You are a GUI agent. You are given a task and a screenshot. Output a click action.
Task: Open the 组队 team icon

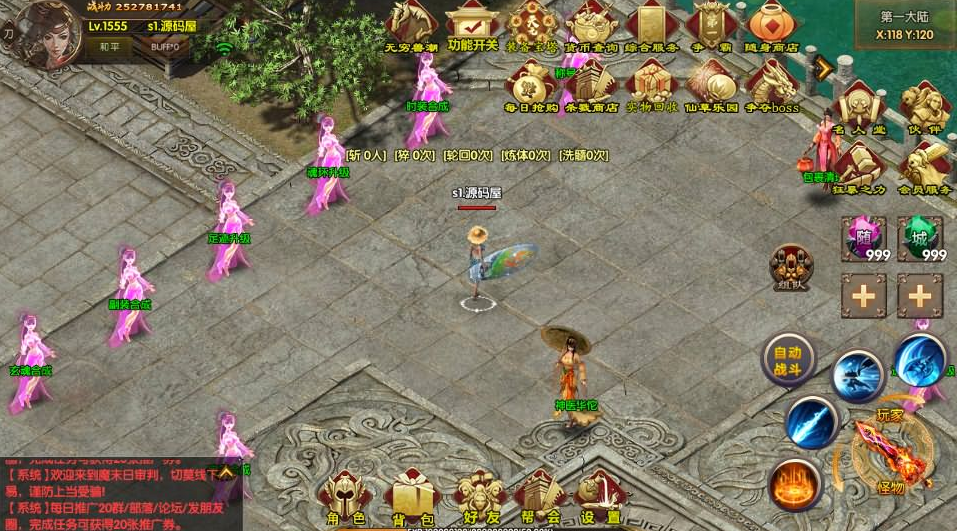coord(790,267)
